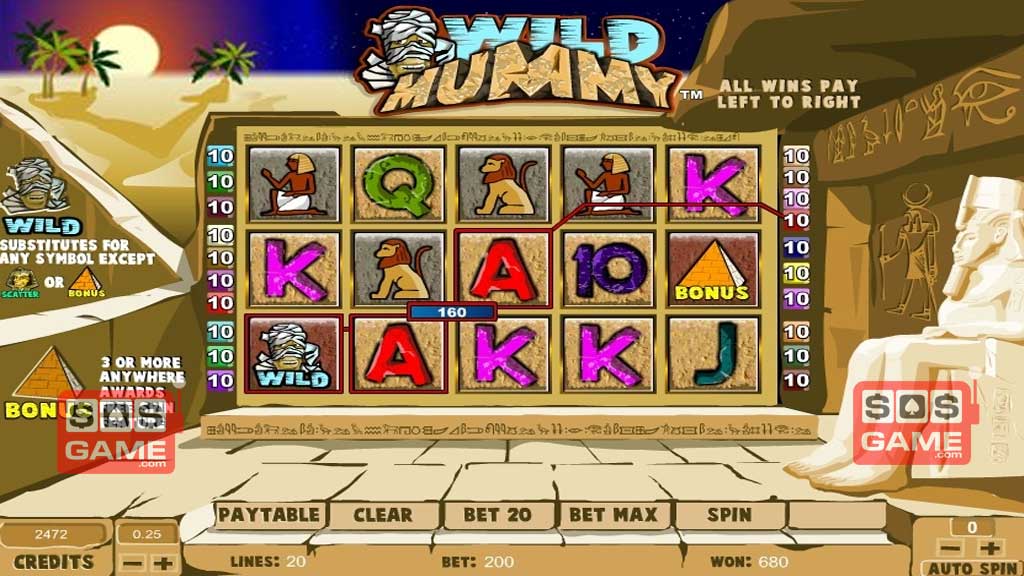Select the BET MAX button

[x=613, y=515]
